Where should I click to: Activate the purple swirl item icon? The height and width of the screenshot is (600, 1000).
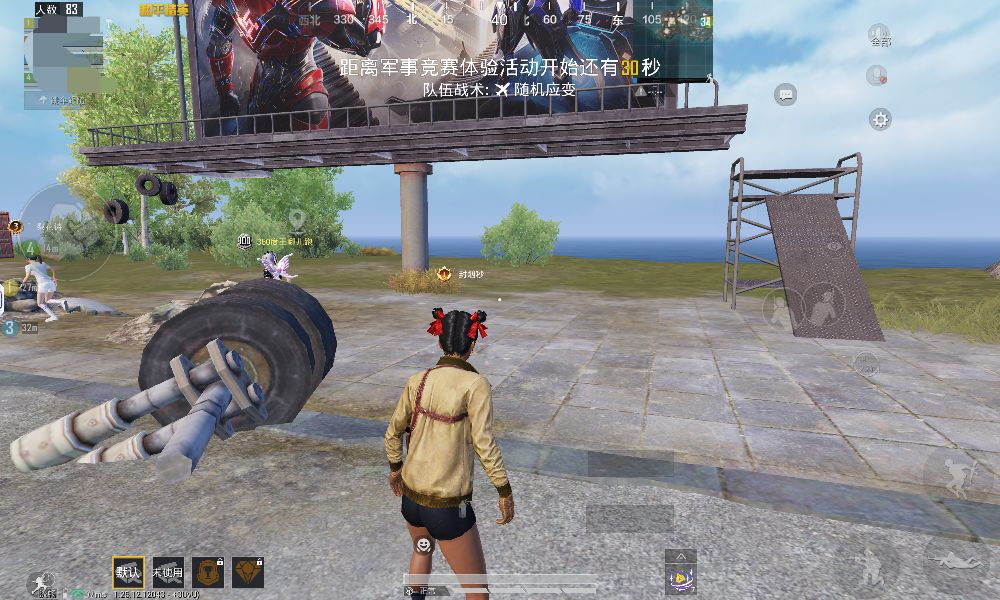click(x=680, y=578)
